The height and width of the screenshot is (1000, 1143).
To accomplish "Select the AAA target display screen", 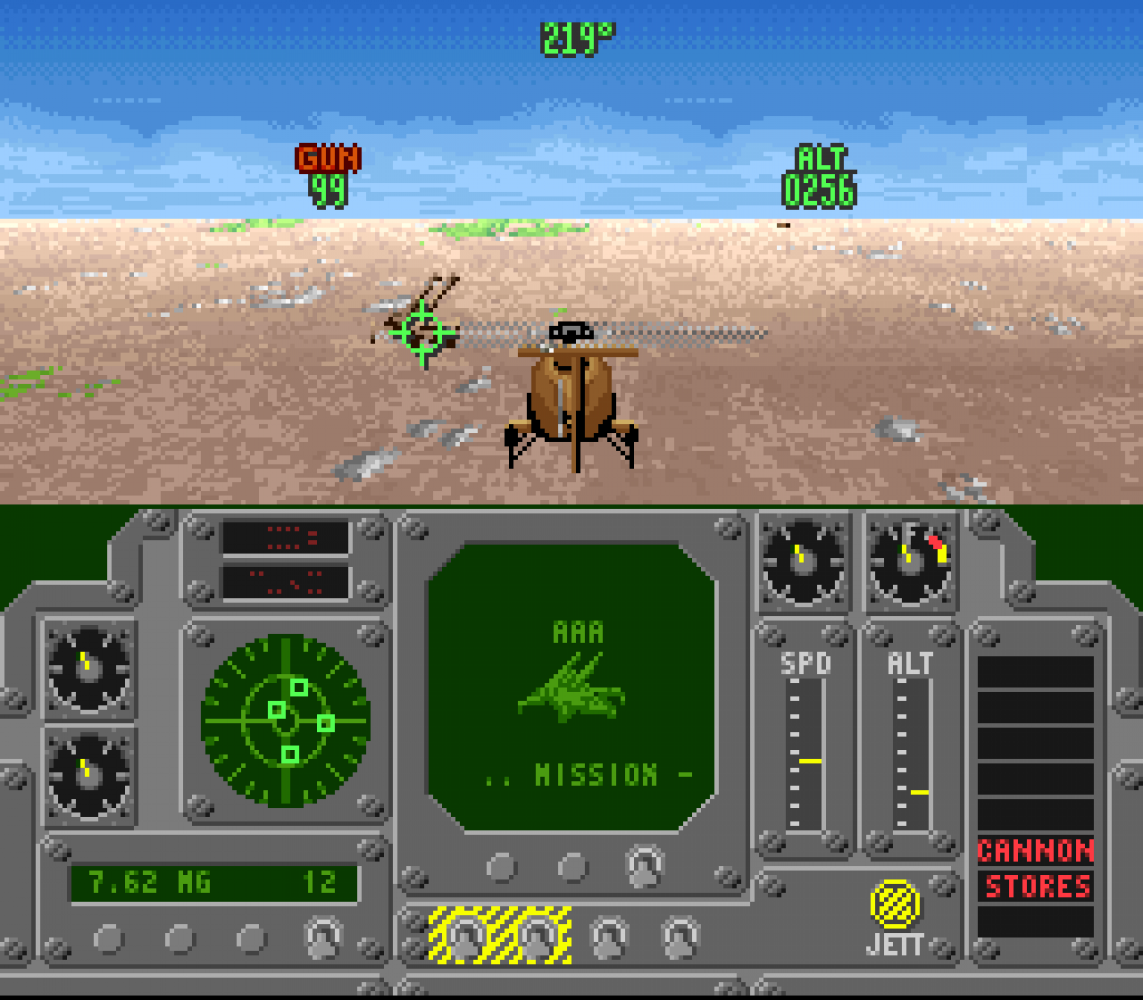I will click(571, 686).
